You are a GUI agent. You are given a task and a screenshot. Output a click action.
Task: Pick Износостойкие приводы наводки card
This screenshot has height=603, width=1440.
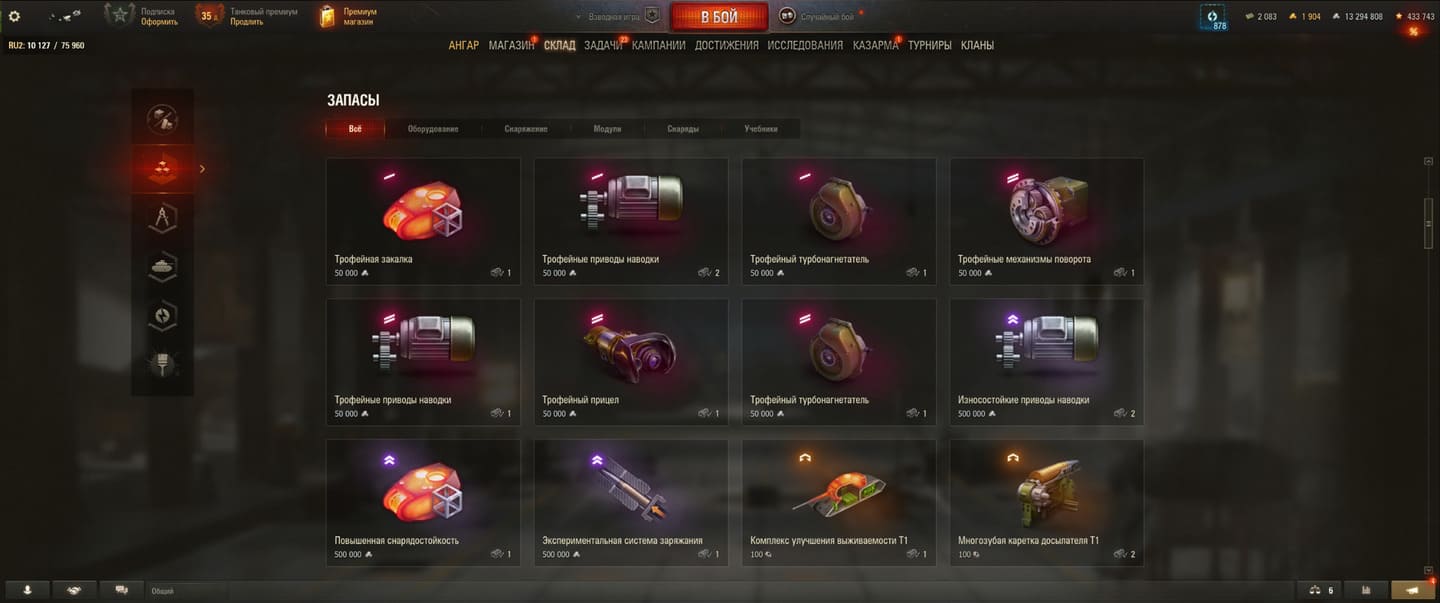[x=1047, y=362]
